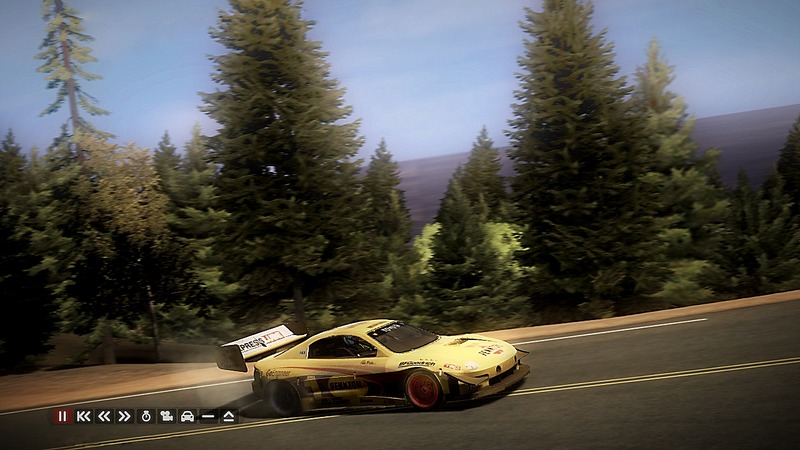This screenshot has height=450, width=800.
Task: Restart the replay from the beginning
Action: (x=84, y=416)
